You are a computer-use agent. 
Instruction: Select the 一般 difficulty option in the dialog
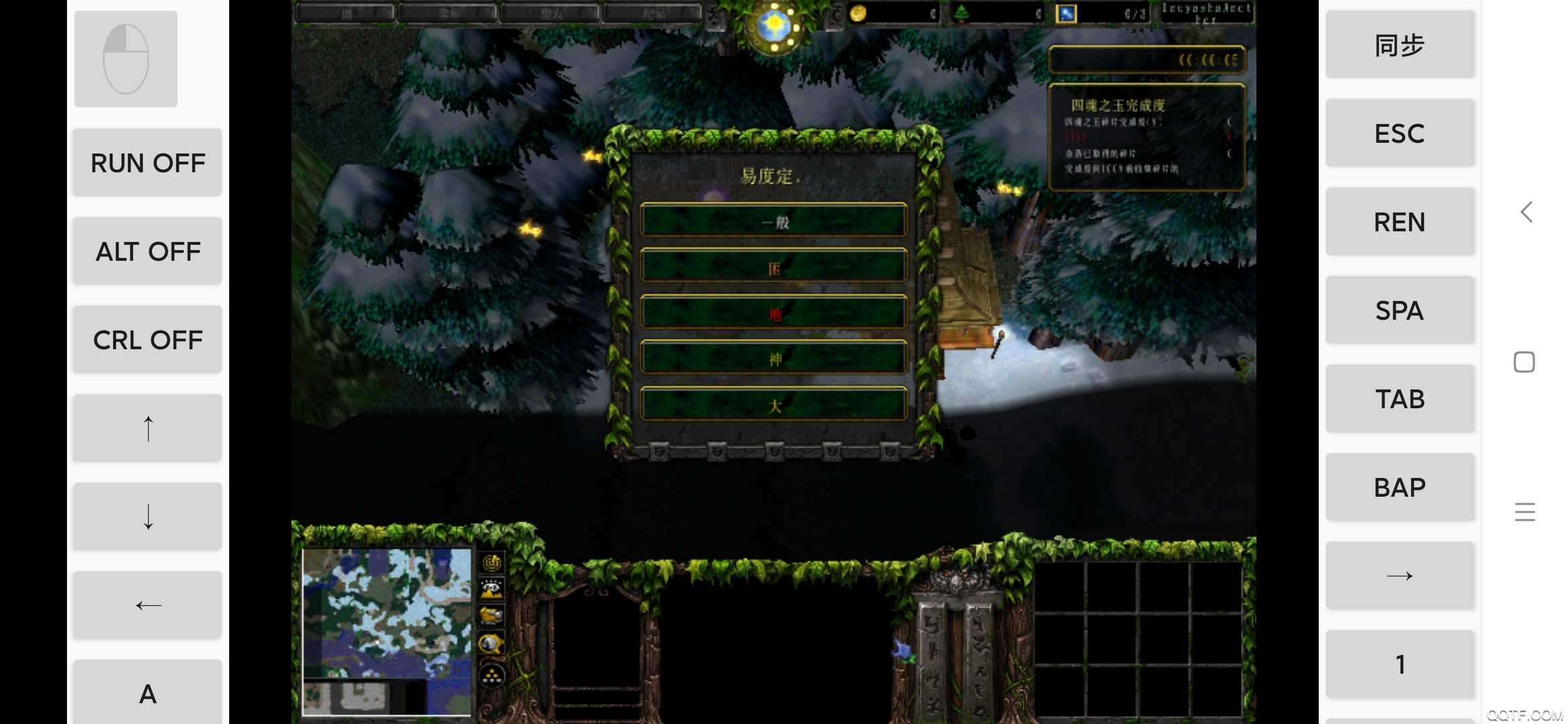[x=774, y=222]
